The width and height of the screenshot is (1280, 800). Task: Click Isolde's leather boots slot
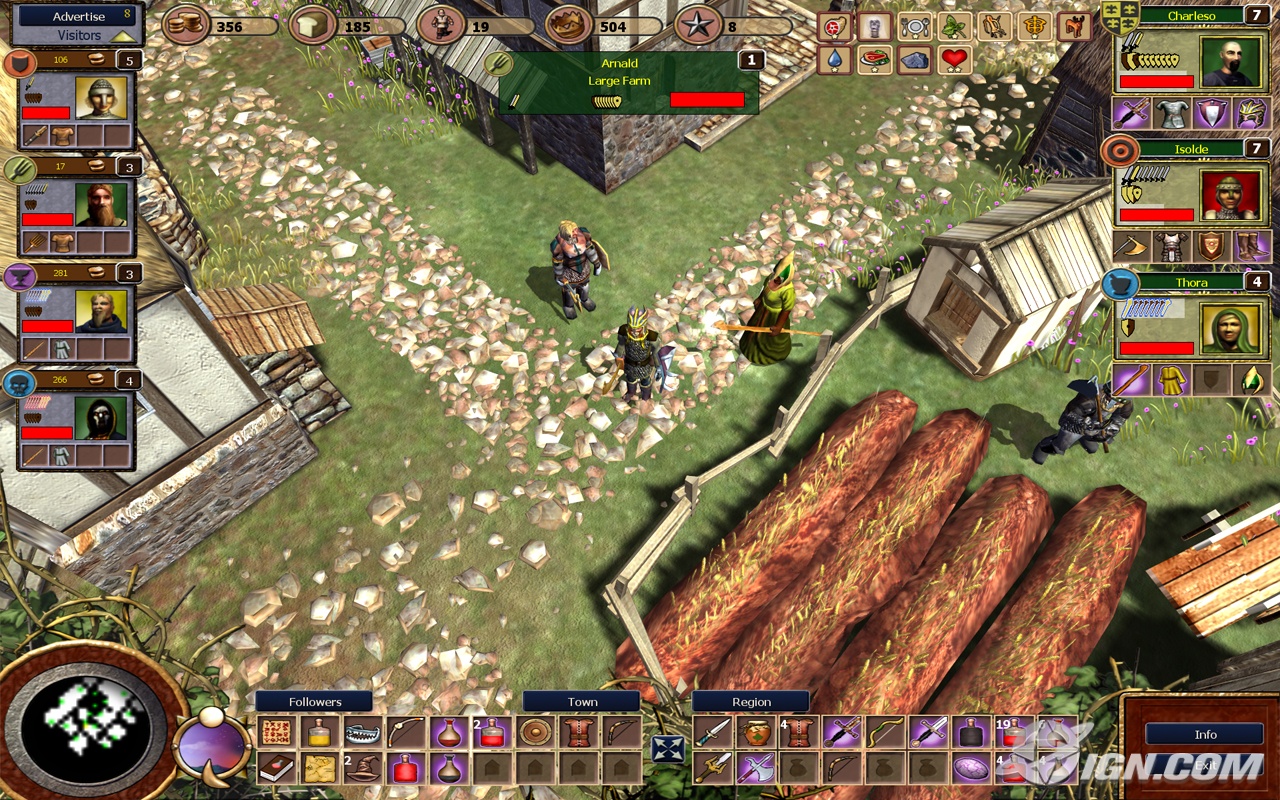tap(1251, 246)
